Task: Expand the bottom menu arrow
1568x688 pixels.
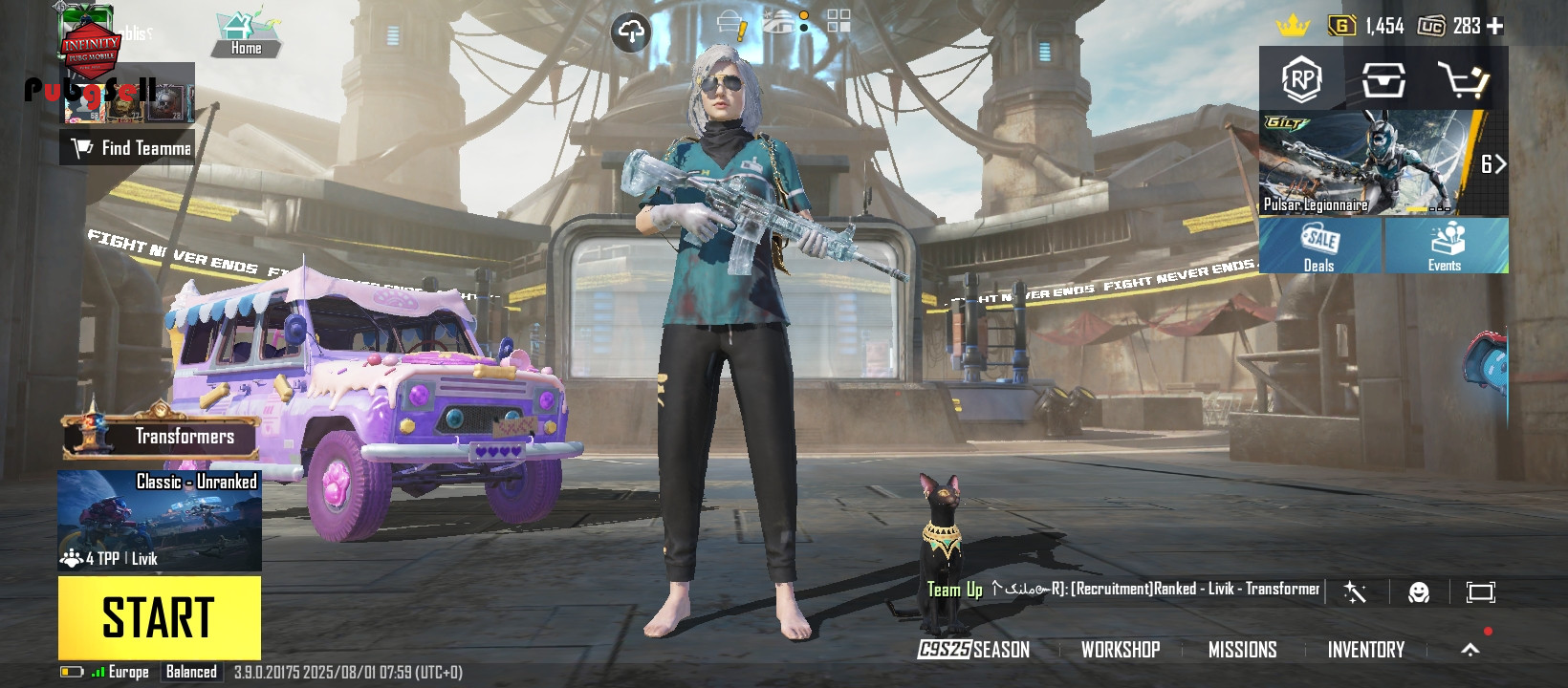Action: [x=1470, y=650]
